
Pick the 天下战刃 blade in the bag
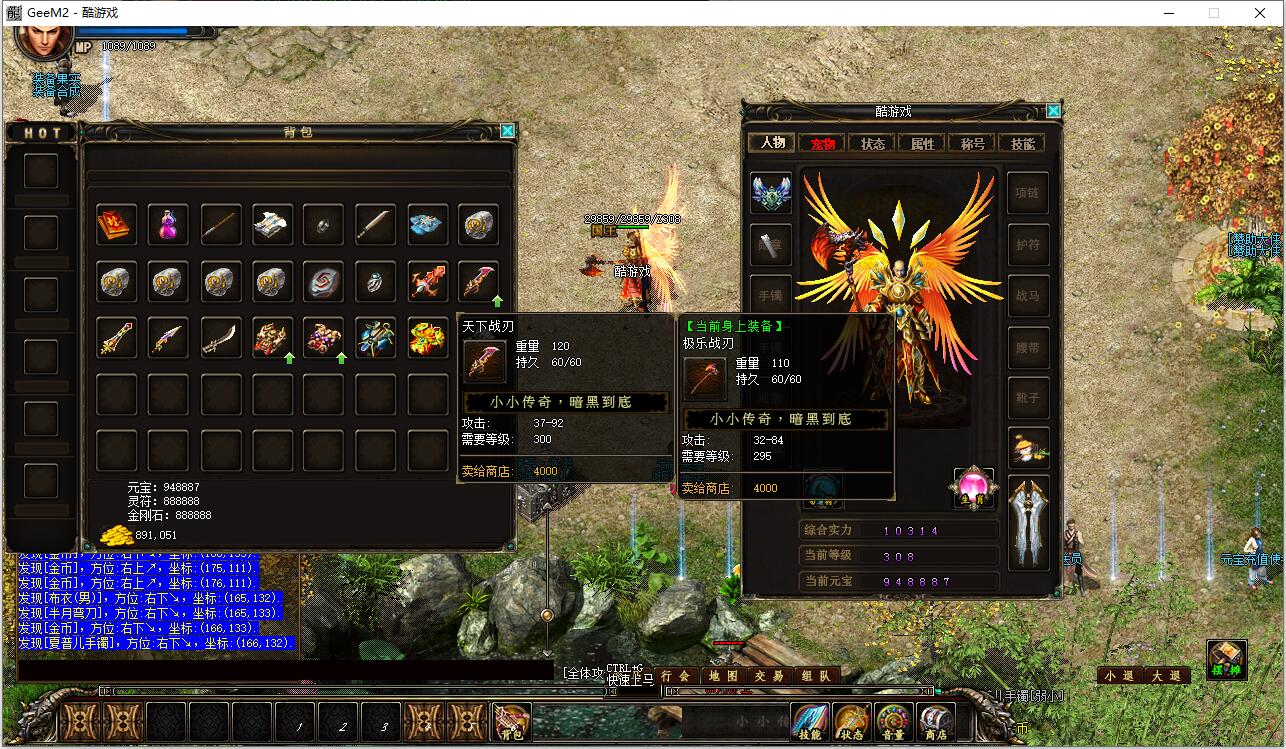(x=480, y=283)
